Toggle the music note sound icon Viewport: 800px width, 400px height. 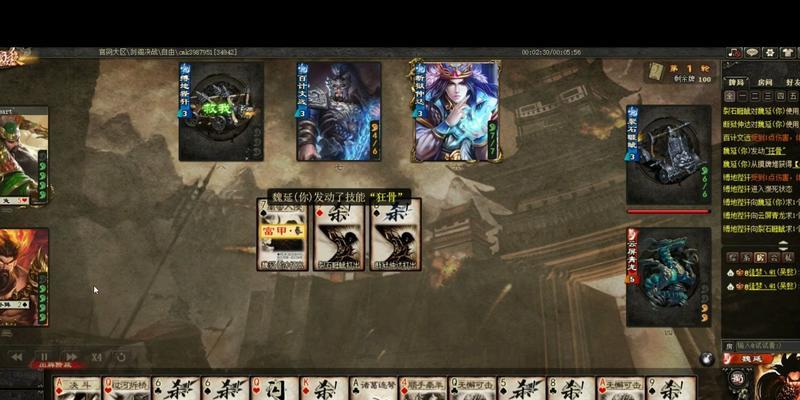click(x=735, y=53)
